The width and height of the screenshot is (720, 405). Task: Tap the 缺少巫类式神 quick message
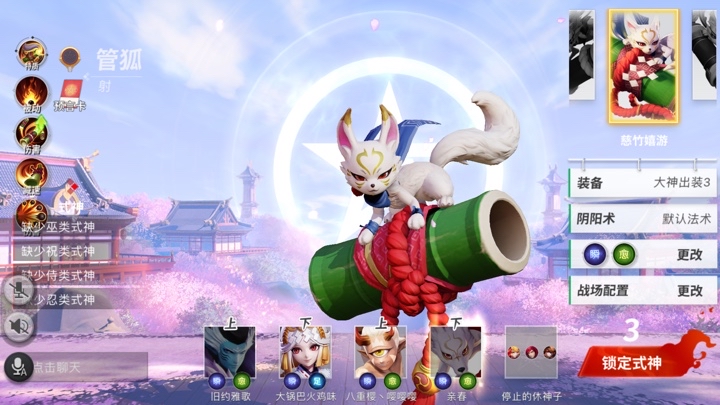tap(62, 227)
